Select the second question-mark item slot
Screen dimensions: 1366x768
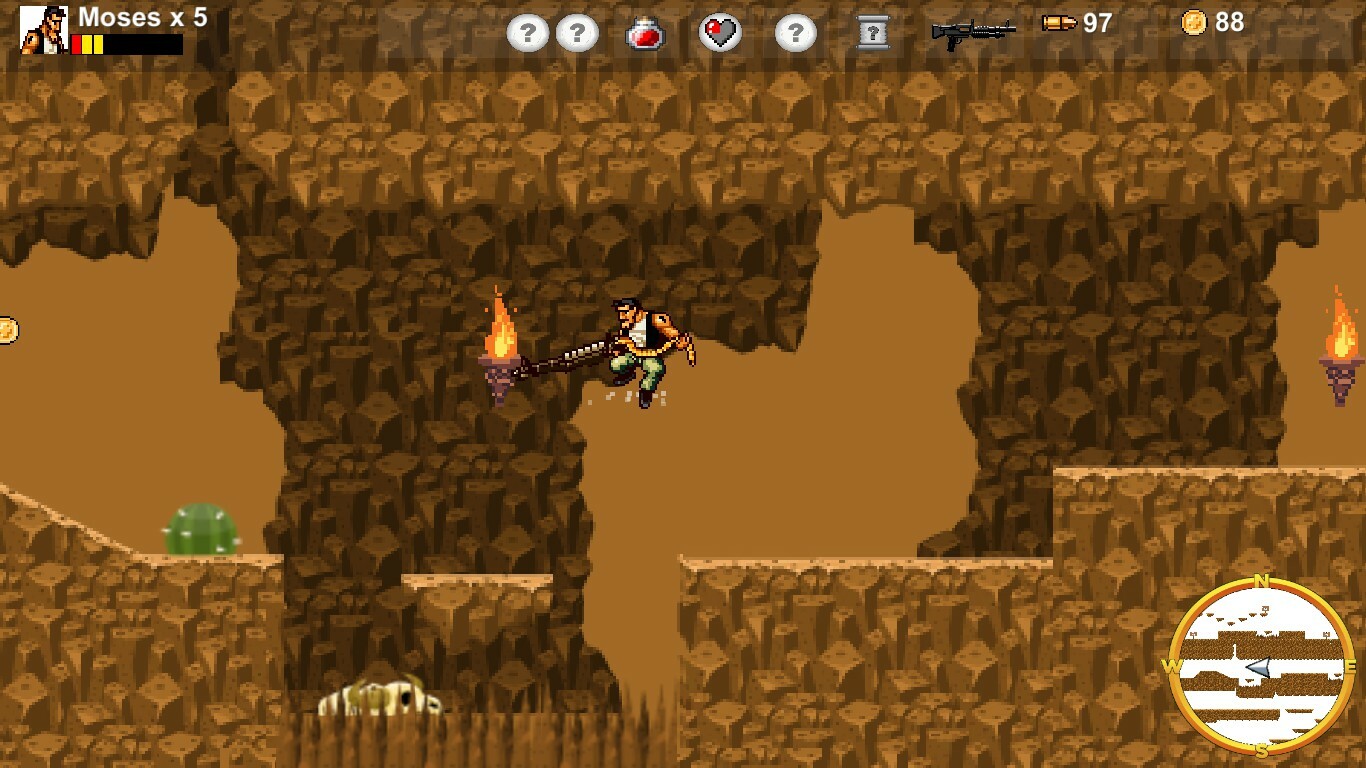[x=577, y=31]
